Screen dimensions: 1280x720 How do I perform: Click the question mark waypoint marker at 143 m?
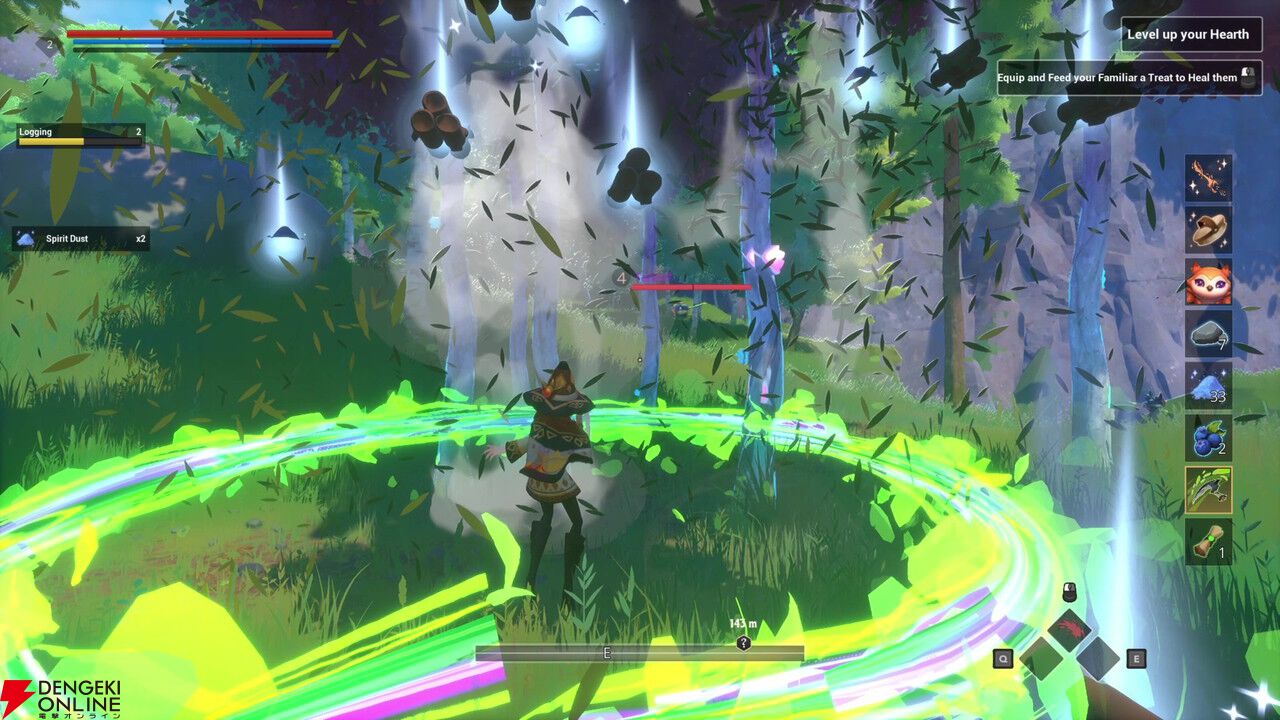[742, 643]
